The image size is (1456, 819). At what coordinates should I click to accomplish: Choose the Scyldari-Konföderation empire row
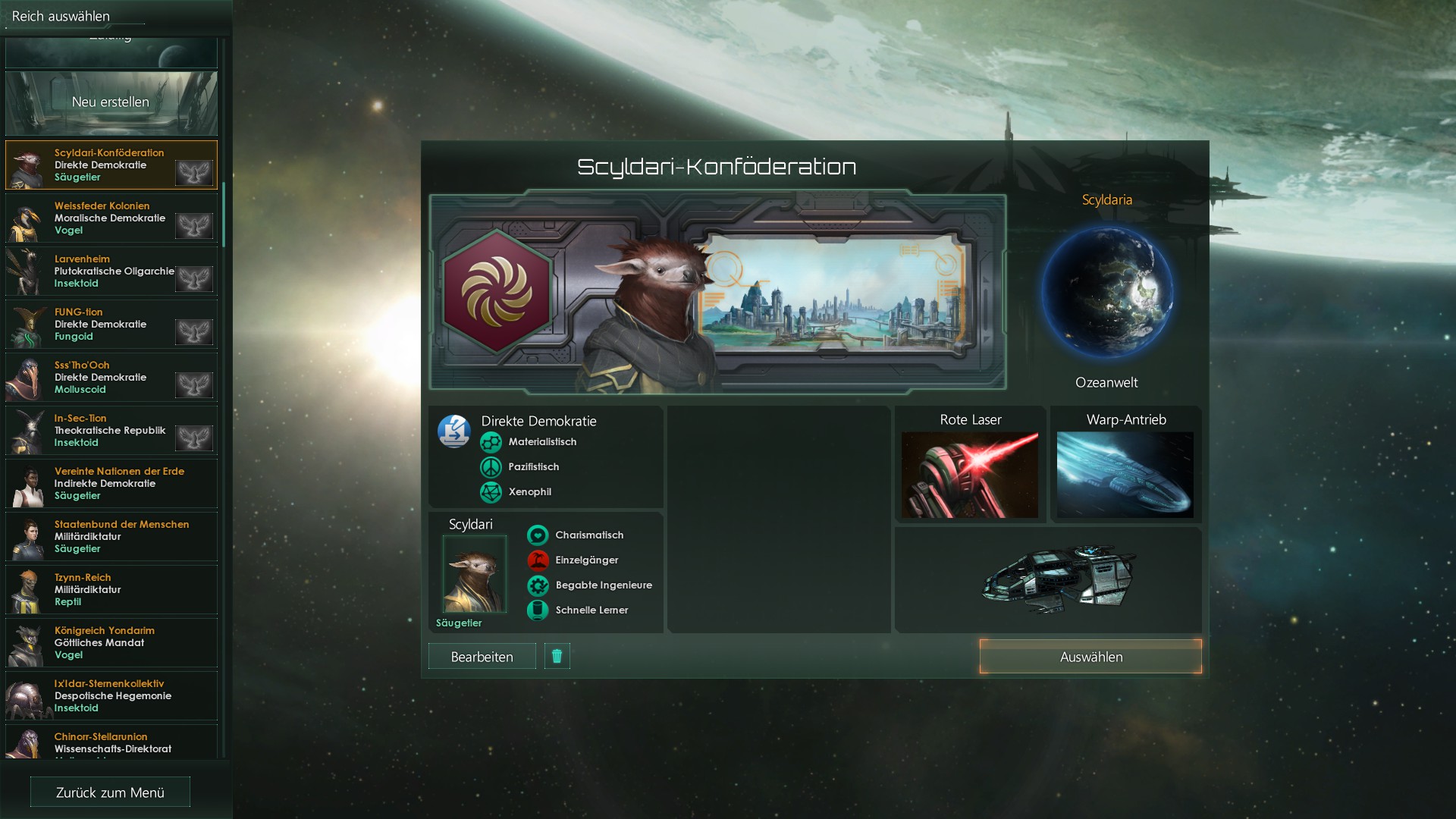(x=111, y=165)
